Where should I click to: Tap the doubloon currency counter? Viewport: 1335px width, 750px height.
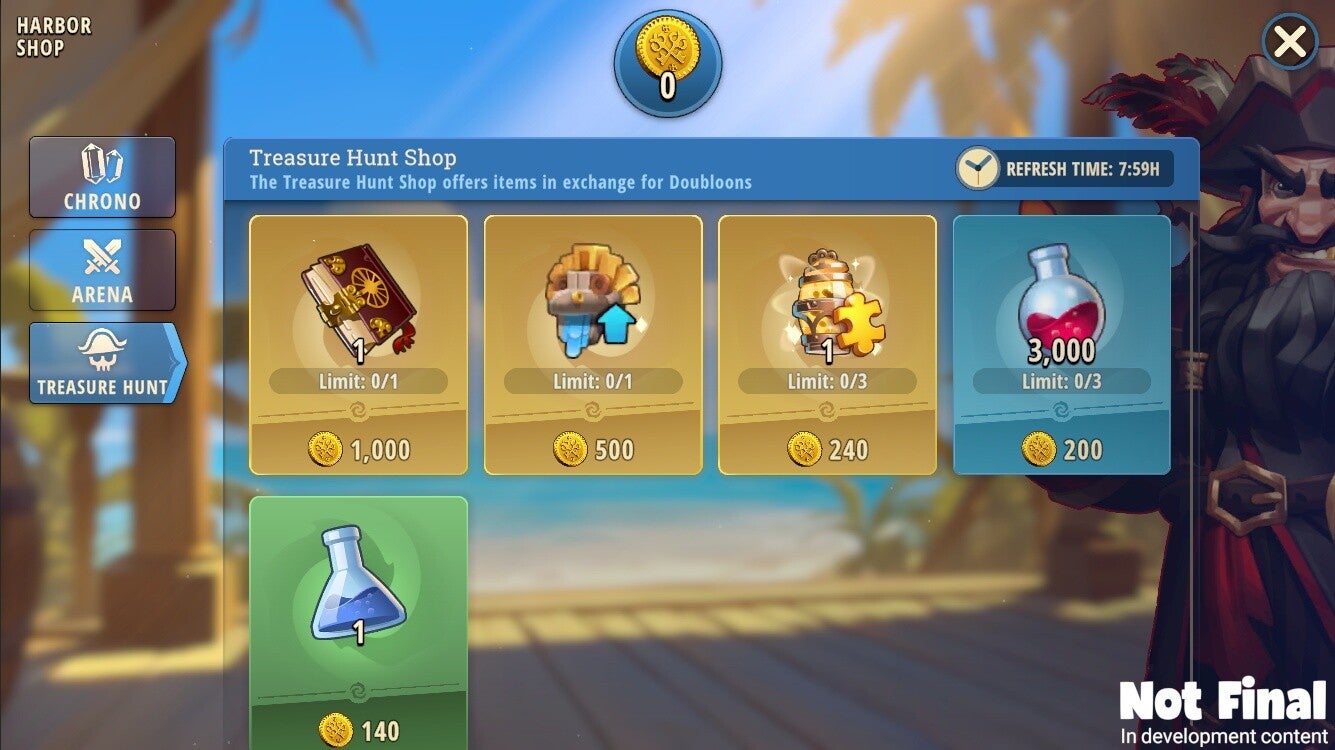coord(667,64)
